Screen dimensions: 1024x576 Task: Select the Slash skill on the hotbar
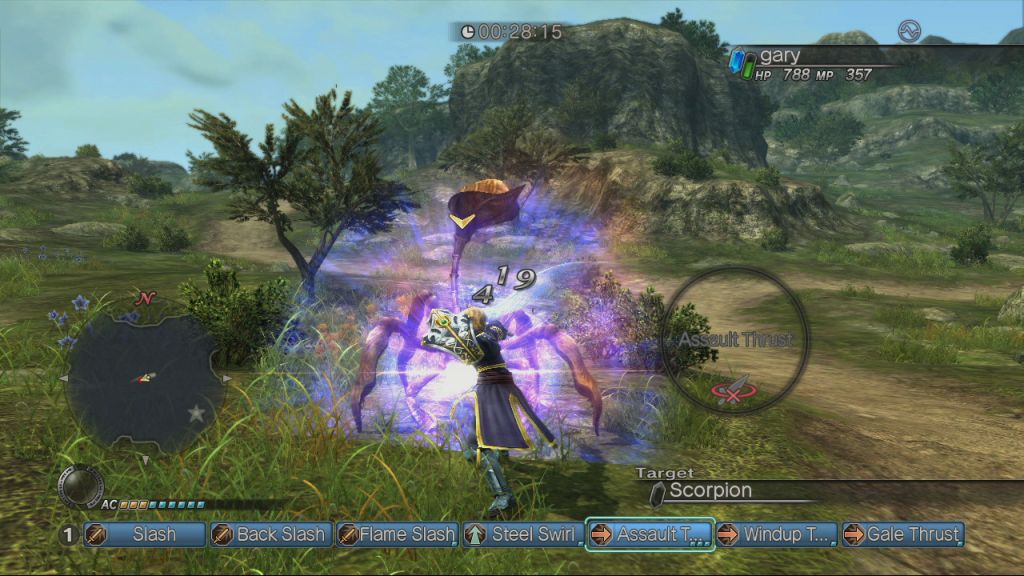(145, 535)
